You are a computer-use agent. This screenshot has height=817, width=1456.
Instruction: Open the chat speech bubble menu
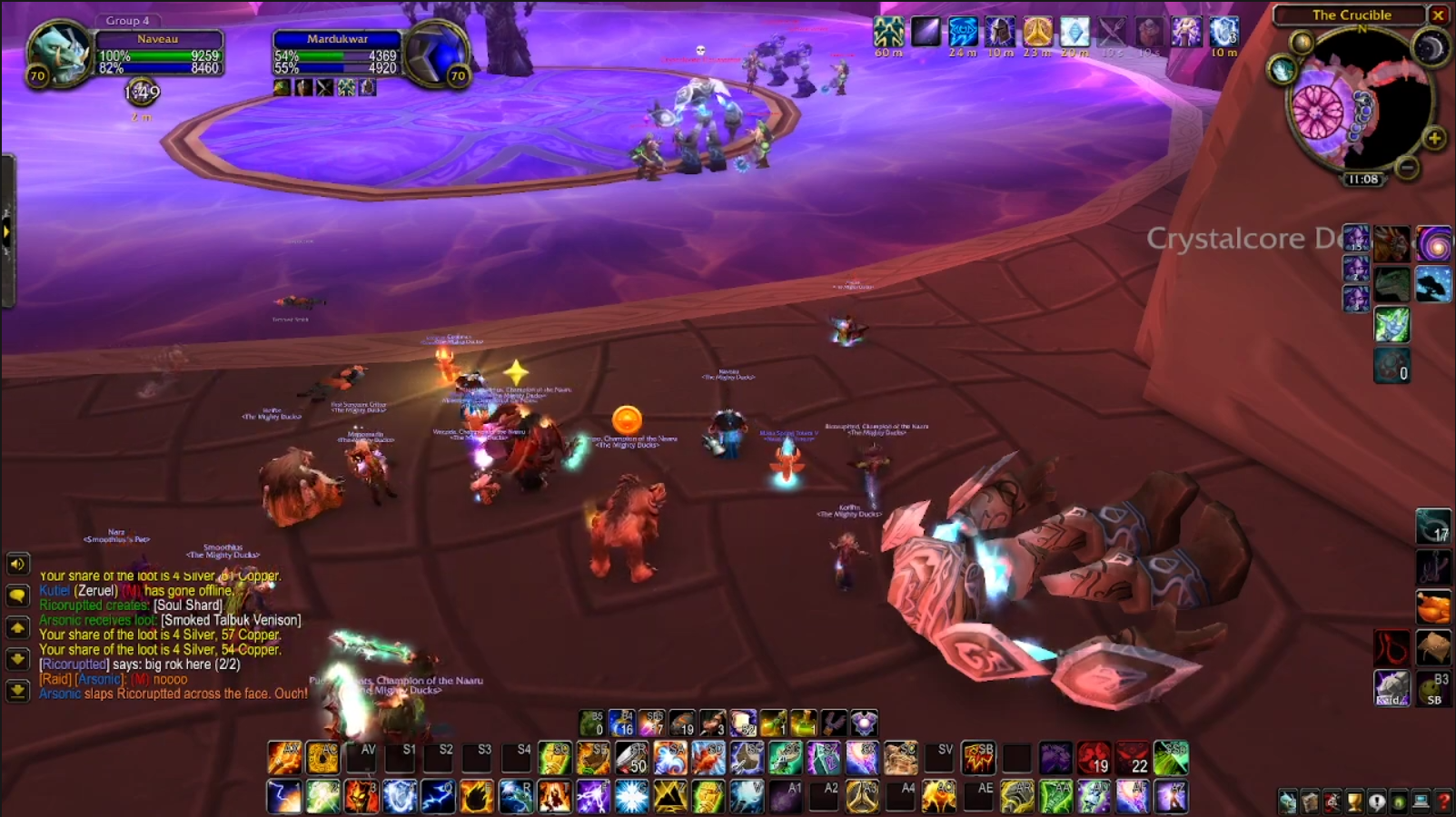[x=17, y=596]
